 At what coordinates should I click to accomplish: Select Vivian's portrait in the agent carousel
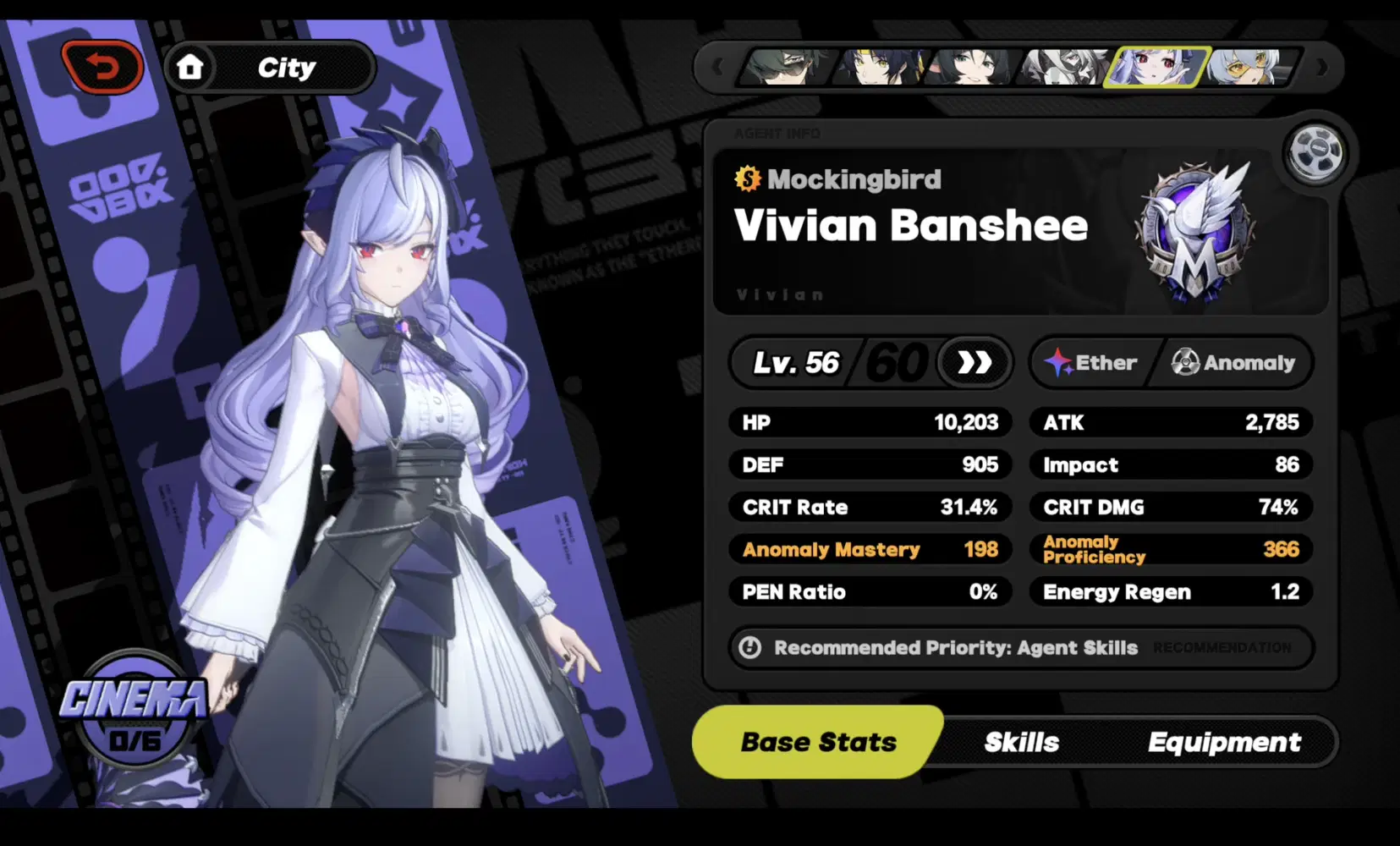(1159, 68)
